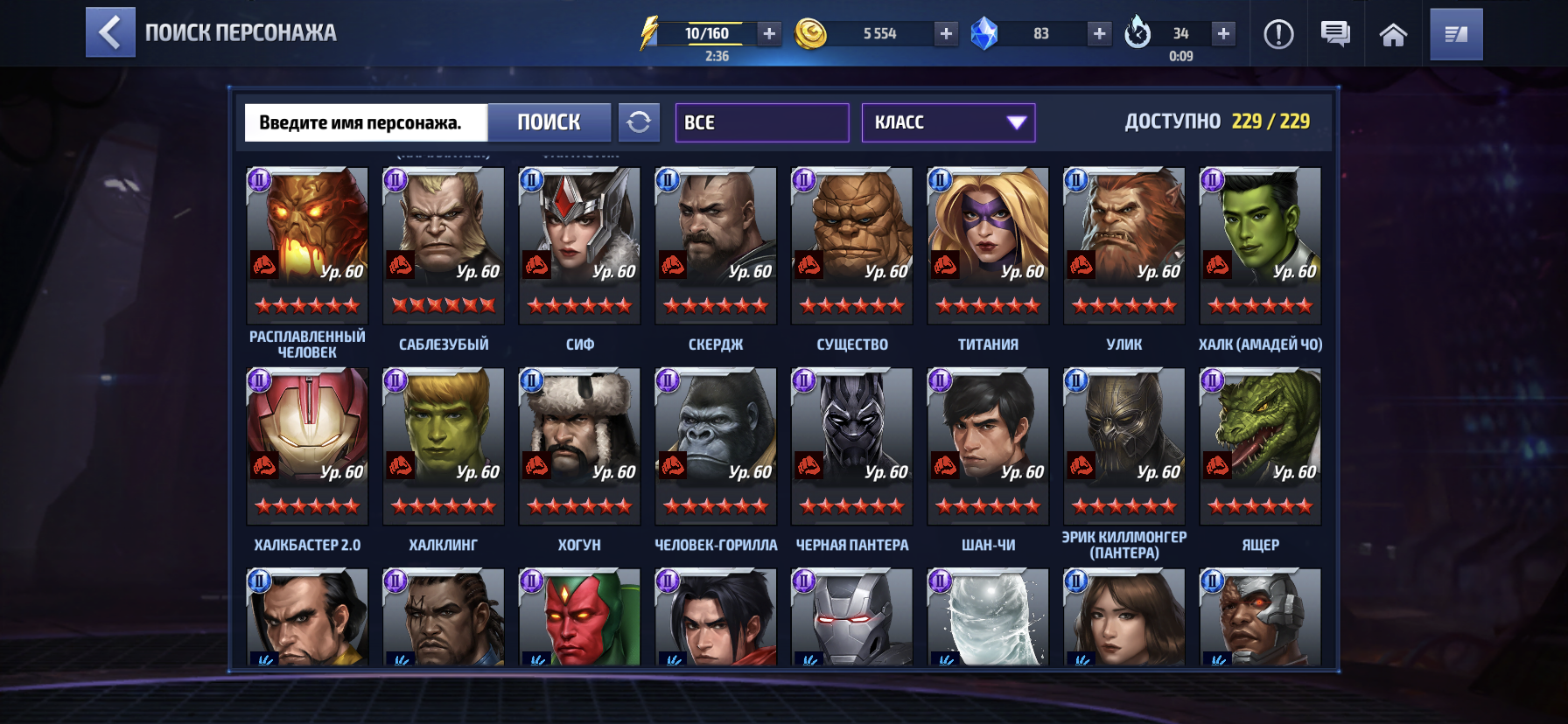Open the ВСЕ filter dropdown
The height and width of the screenshot is (724, 1568).
[x=761, y=122]
